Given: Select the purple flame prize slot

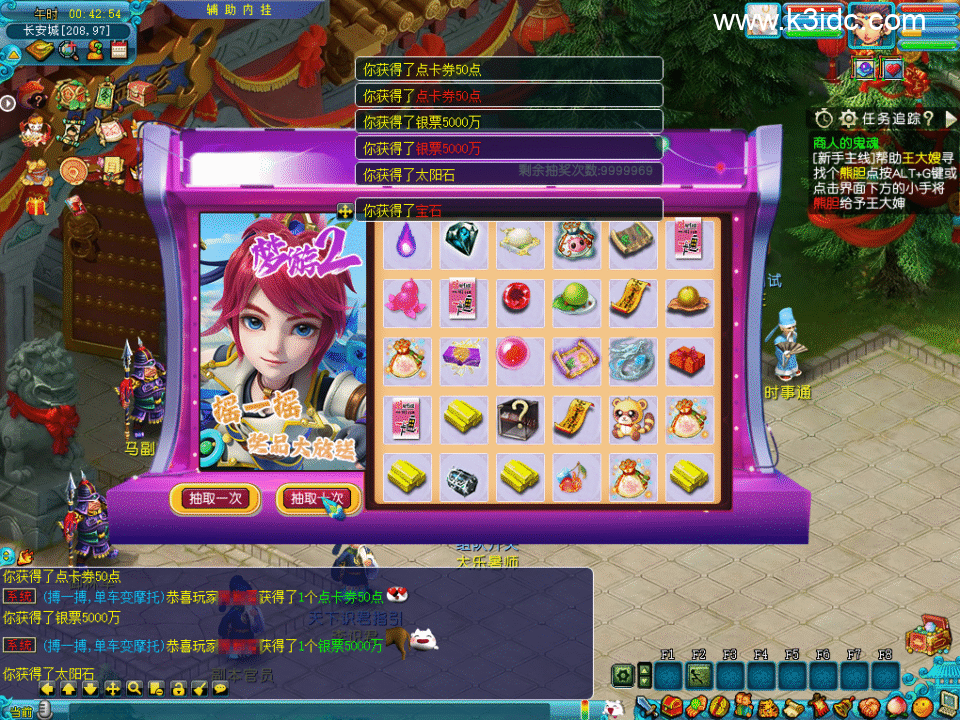Looking at the screenshot, I should pyautogui.click(x=407, y=241).
